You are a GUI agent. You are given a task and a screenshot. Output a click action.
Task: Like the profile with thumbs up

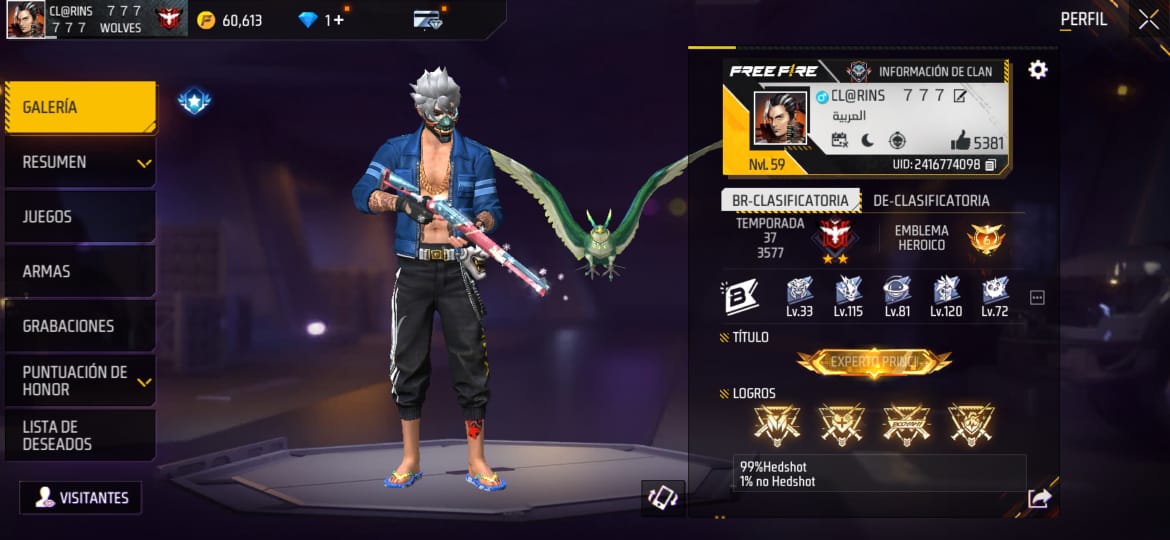point(962,141)
